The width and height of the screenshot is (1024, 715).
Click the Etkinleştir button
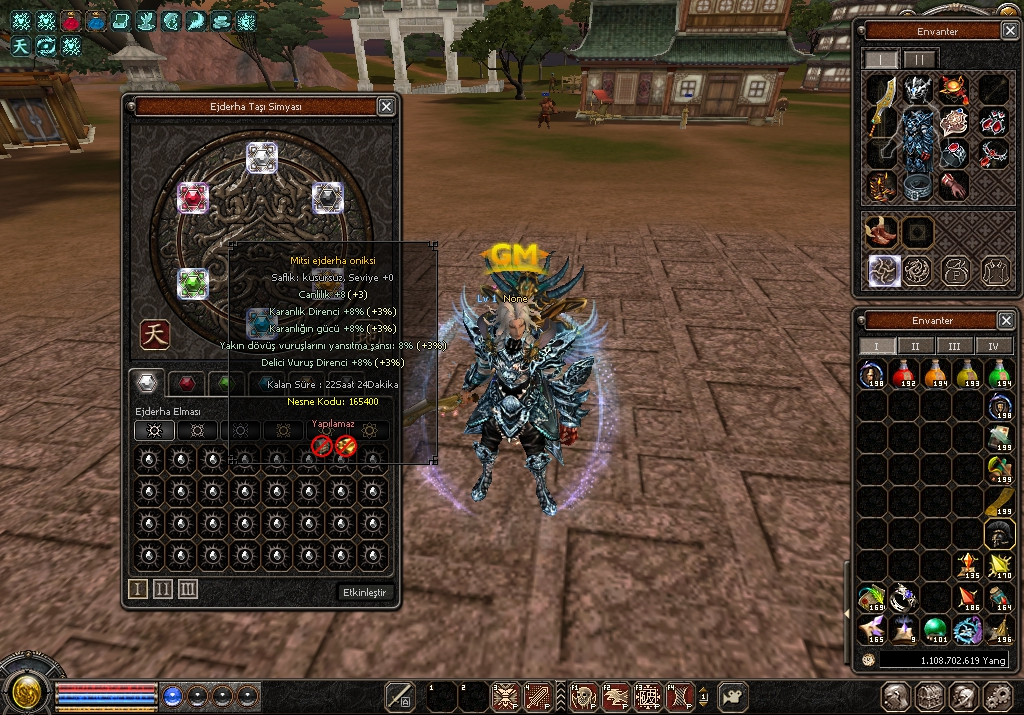click(364, 592)
